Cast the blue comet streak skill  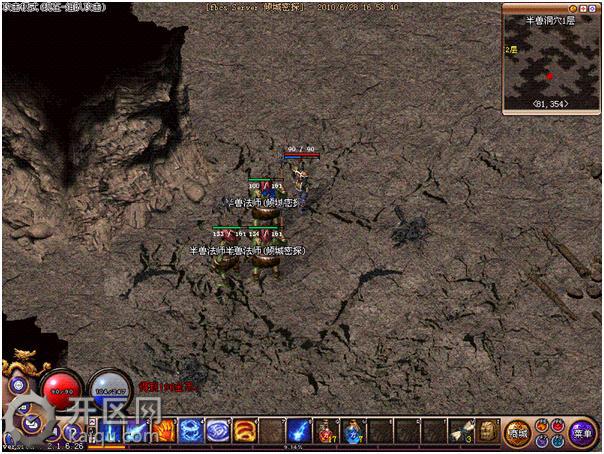coord(299,432)
